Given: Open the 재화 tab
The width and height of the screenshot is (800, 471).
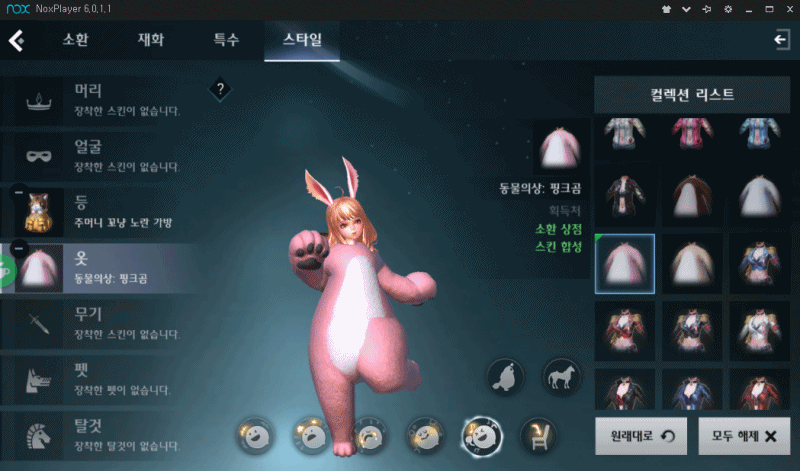Looking at the screenshot, I should [151, 41].
